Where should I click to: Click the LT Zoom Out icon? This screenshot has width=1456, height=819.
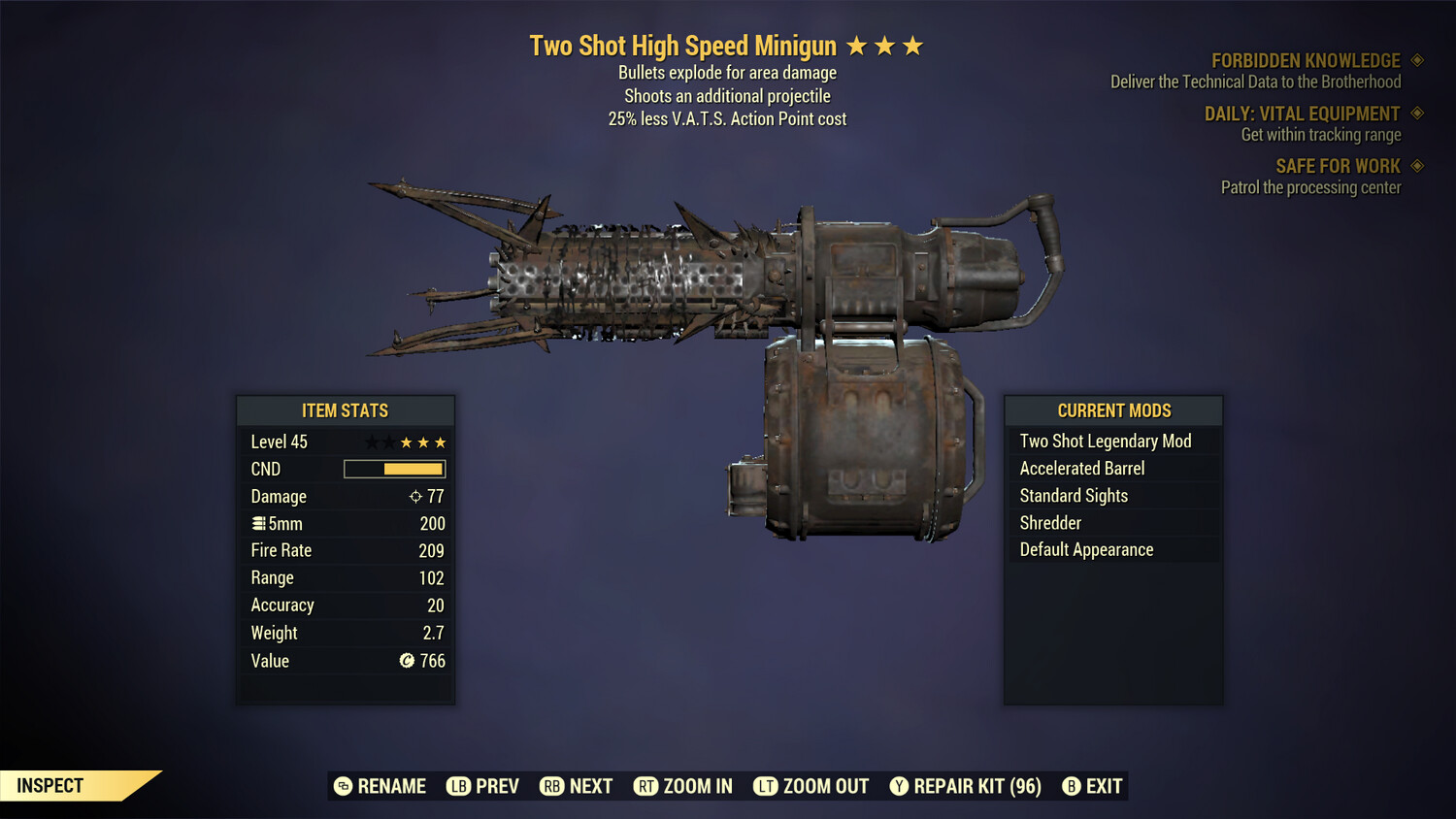(765, 786)
